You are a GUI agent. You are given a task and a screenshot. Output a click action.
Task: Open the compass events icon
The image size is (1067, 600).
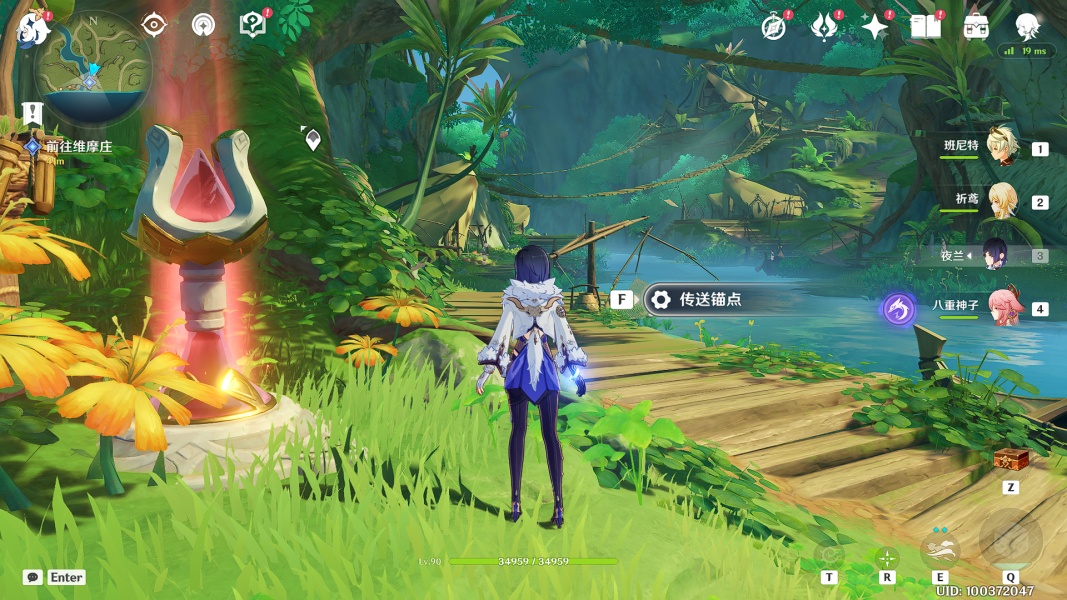[x=773, y=27]
